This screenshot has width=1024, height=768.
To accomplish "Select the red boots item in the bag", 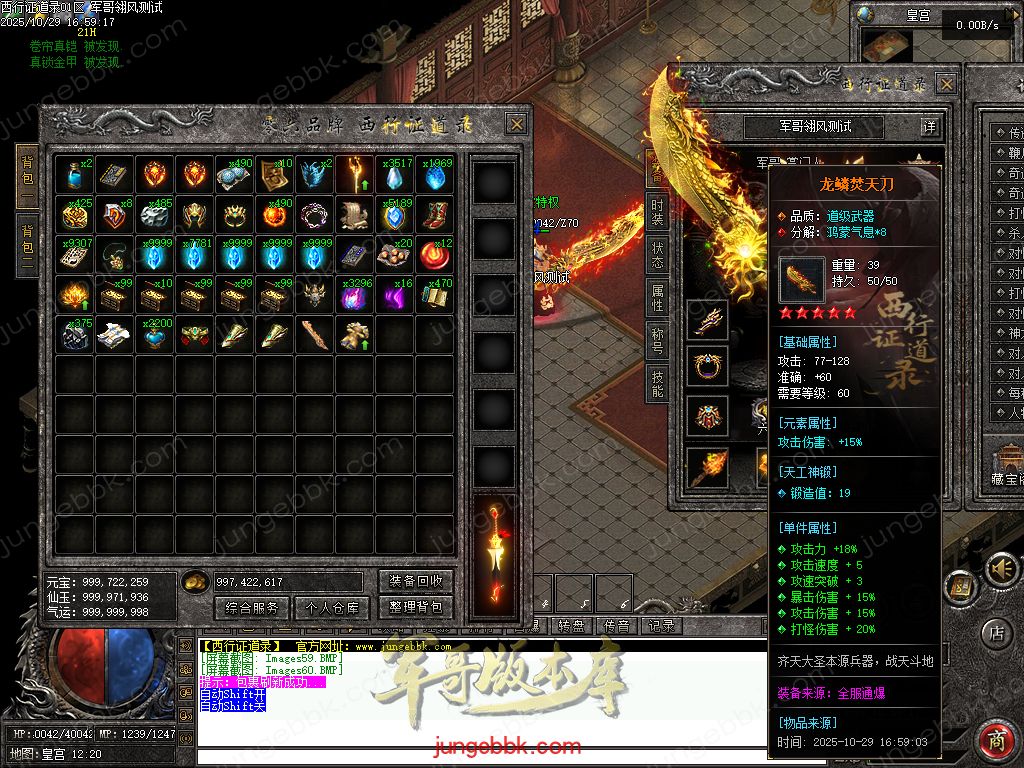I will point(435,215).
